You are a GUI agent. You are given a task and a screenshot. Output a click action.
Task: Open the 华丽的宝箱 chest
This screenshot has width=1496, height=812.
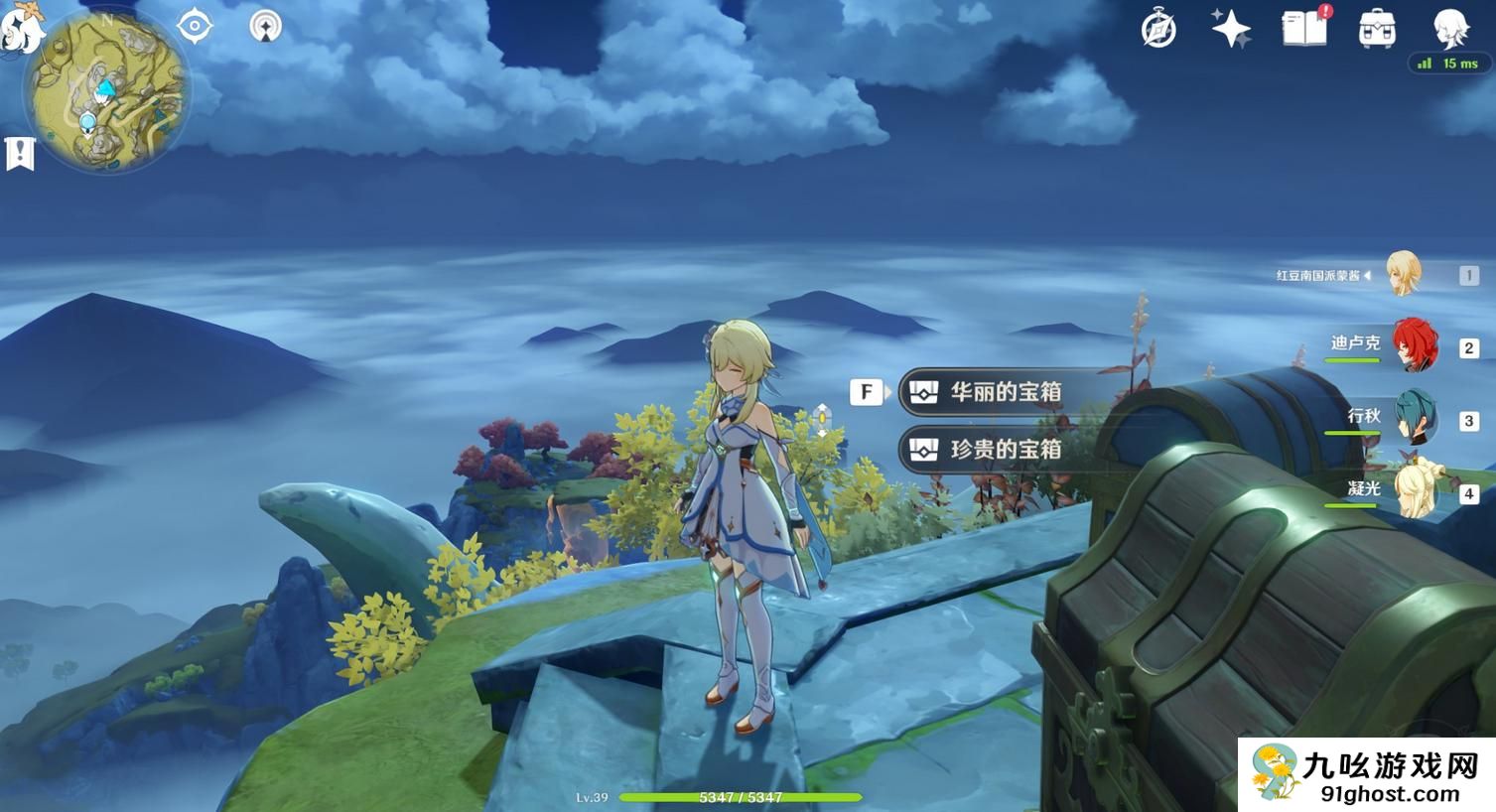[x=1005, y=392]
